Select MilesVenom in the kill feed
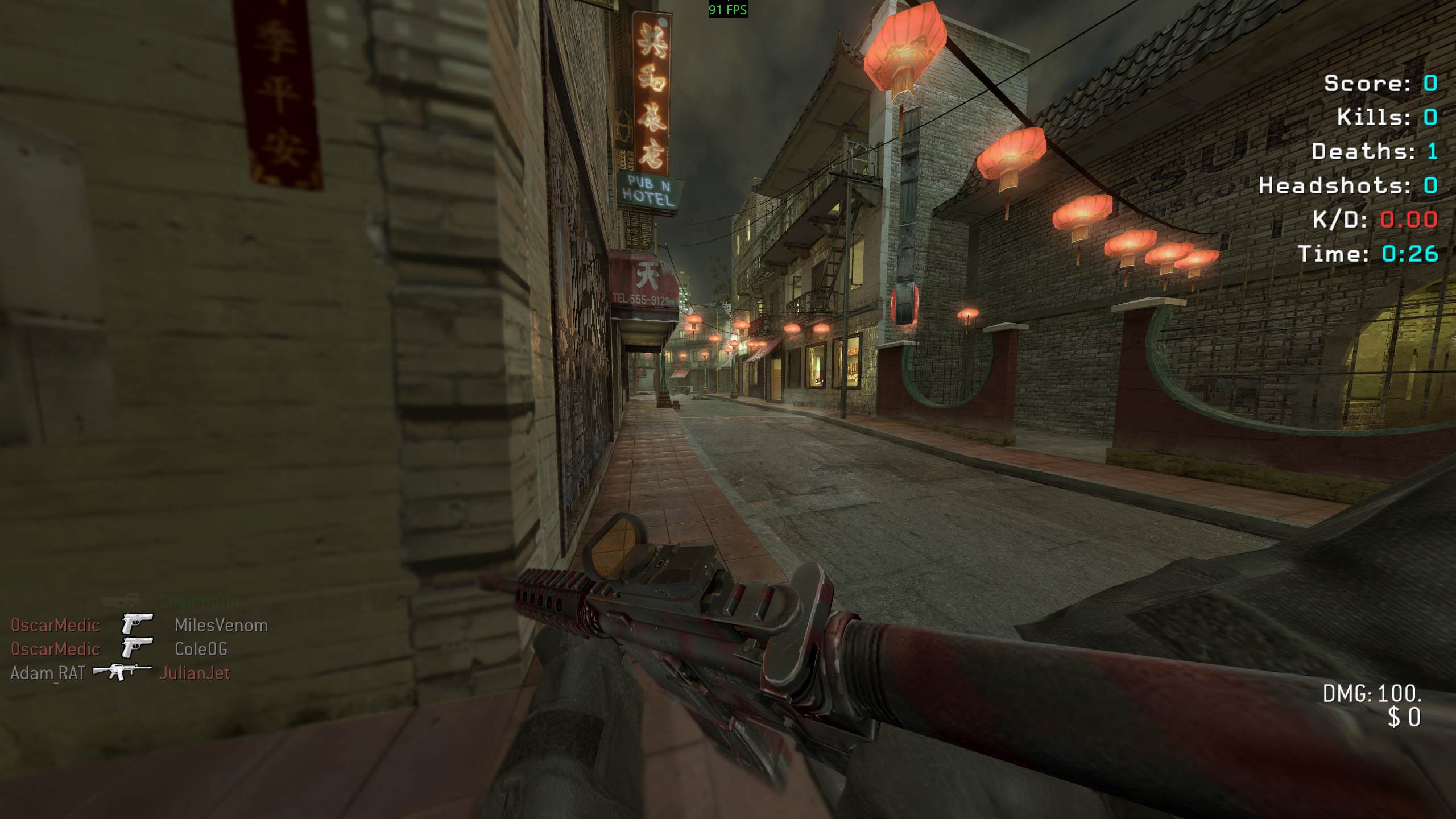 click(x=221, y=625)
